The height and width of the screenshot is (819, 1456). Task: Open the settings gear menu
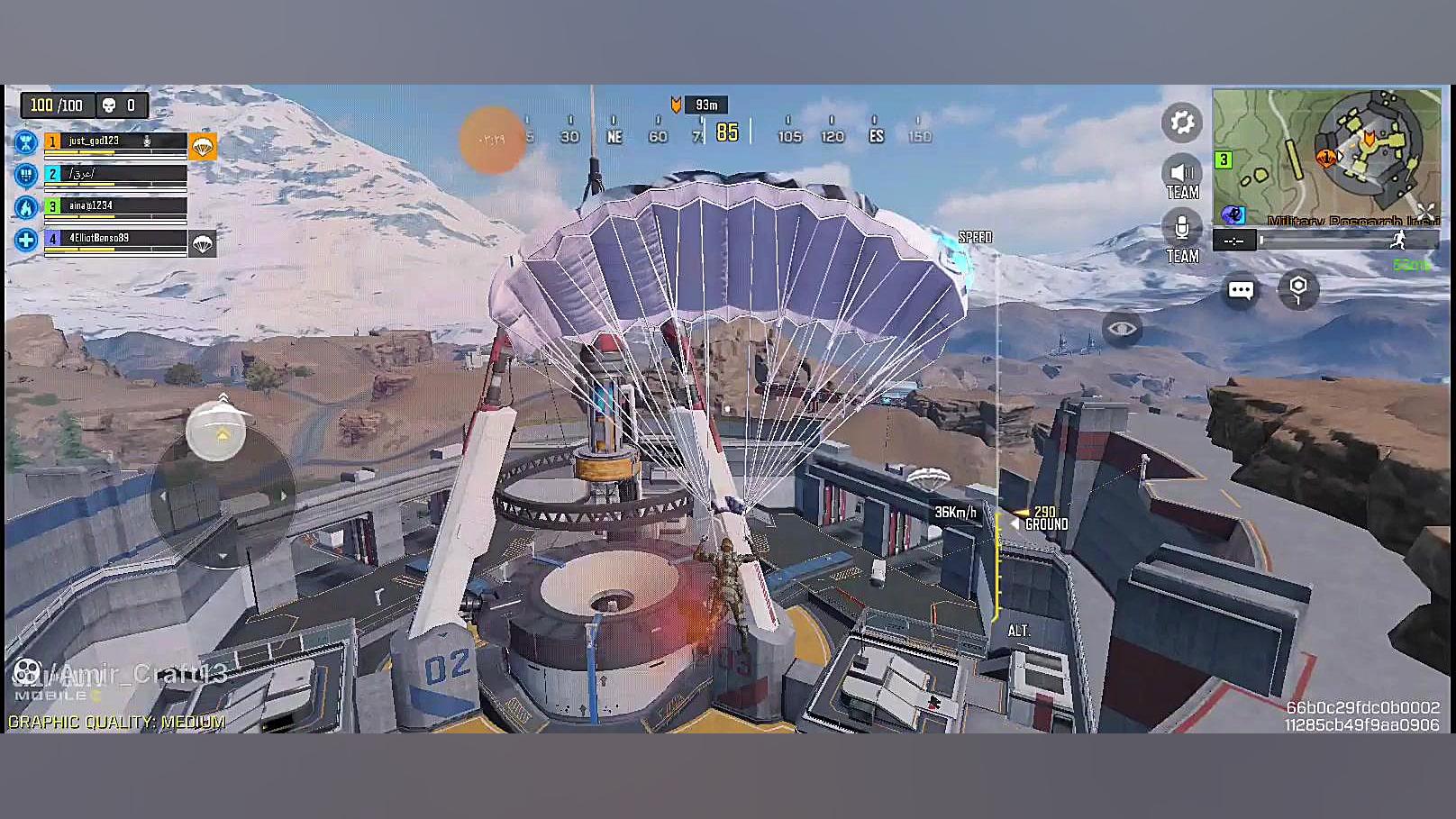coord(1181,123)
